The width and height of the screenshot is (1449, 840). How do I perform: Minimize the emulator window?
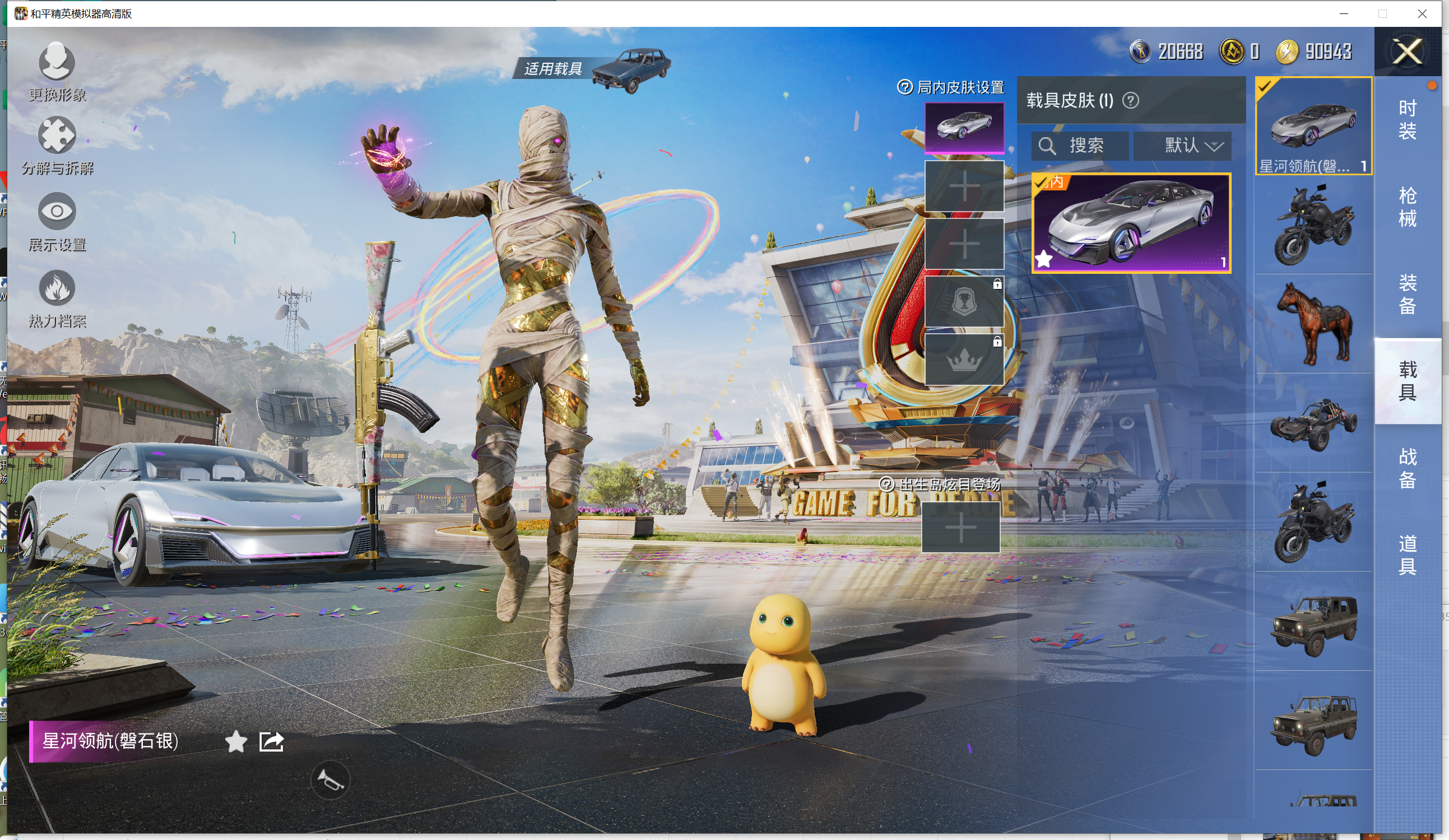[x=1343, y=13]
